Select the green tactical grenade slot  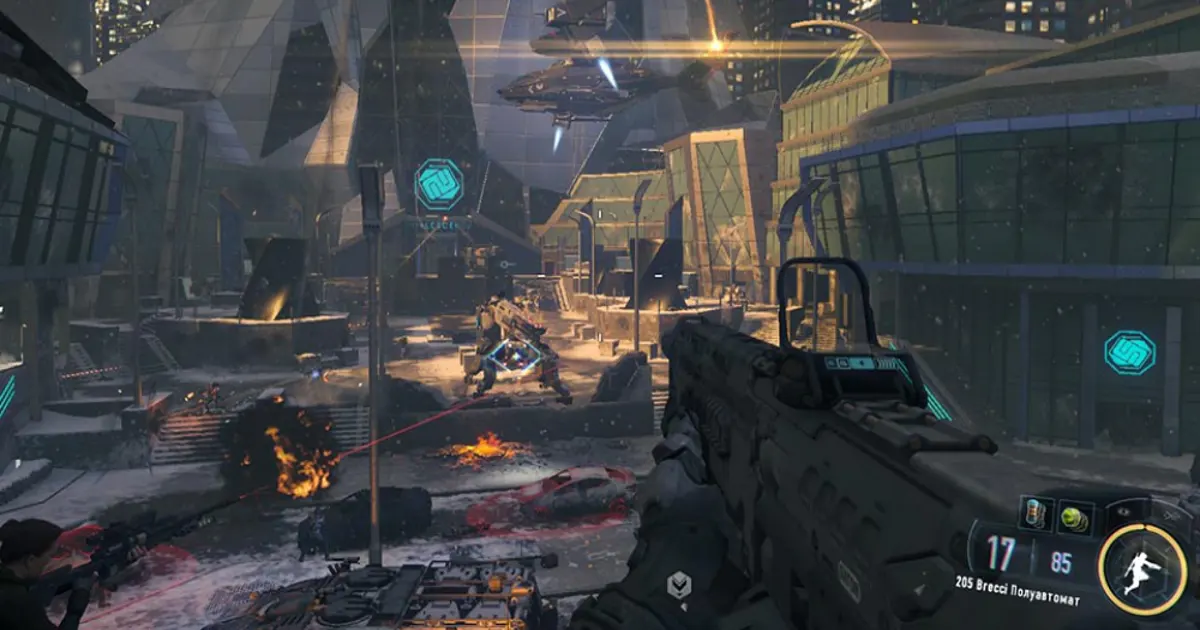1074,515
